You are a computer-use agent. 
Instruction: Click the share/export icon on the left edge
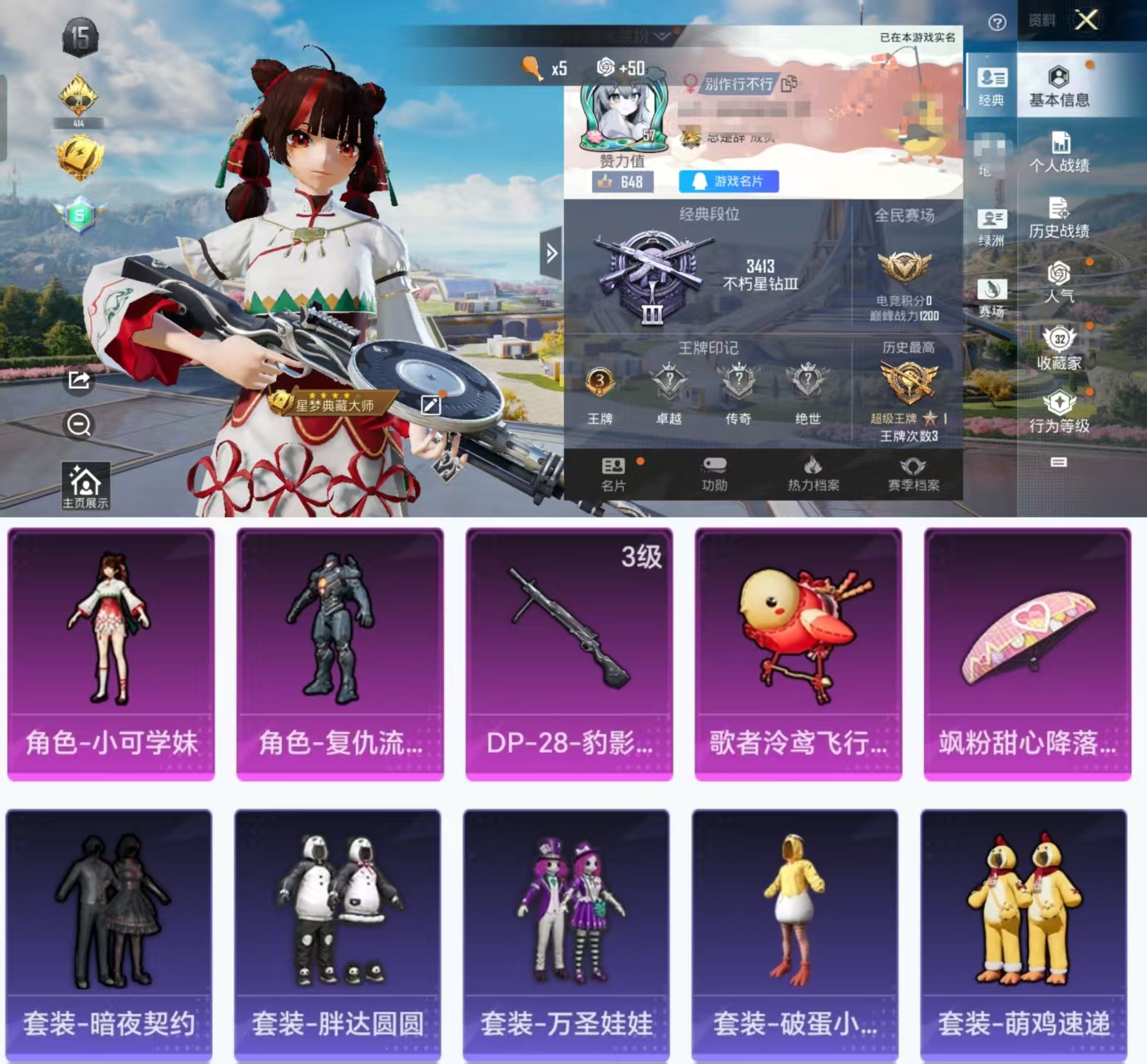(77, 381)
